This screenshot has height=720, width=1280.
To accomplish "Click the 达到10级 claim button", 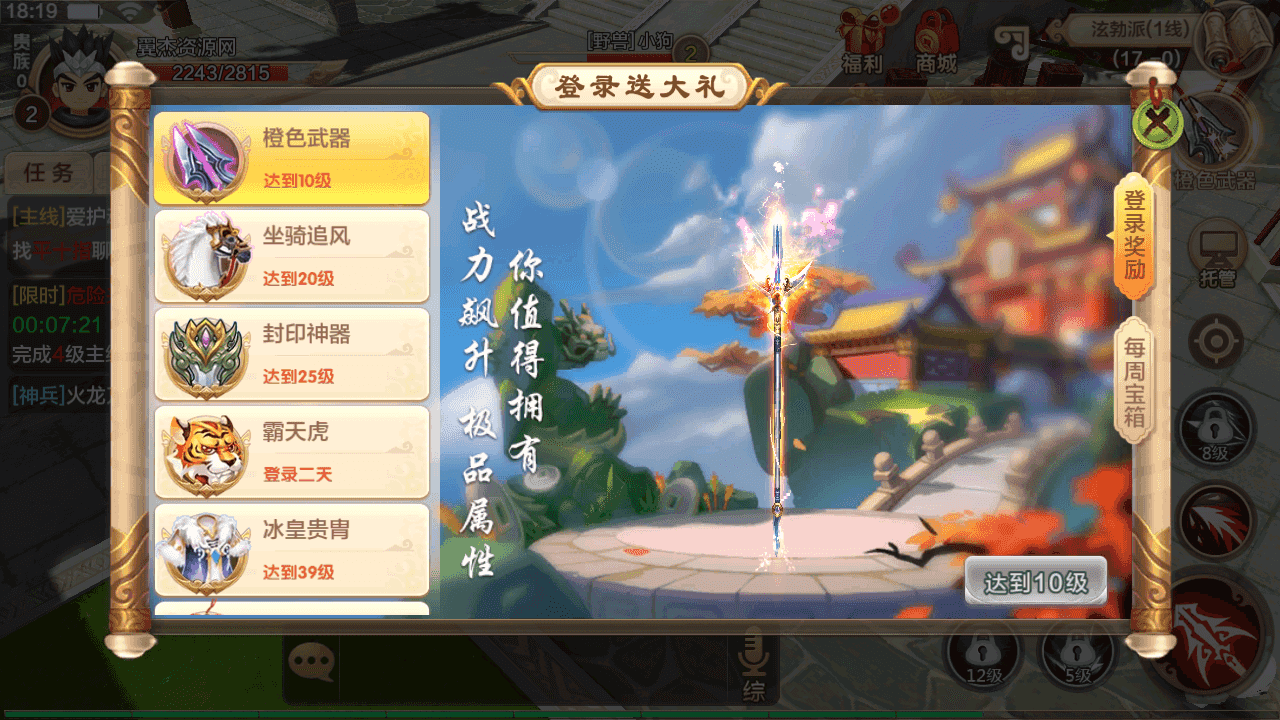I will tap(1036, 578).
